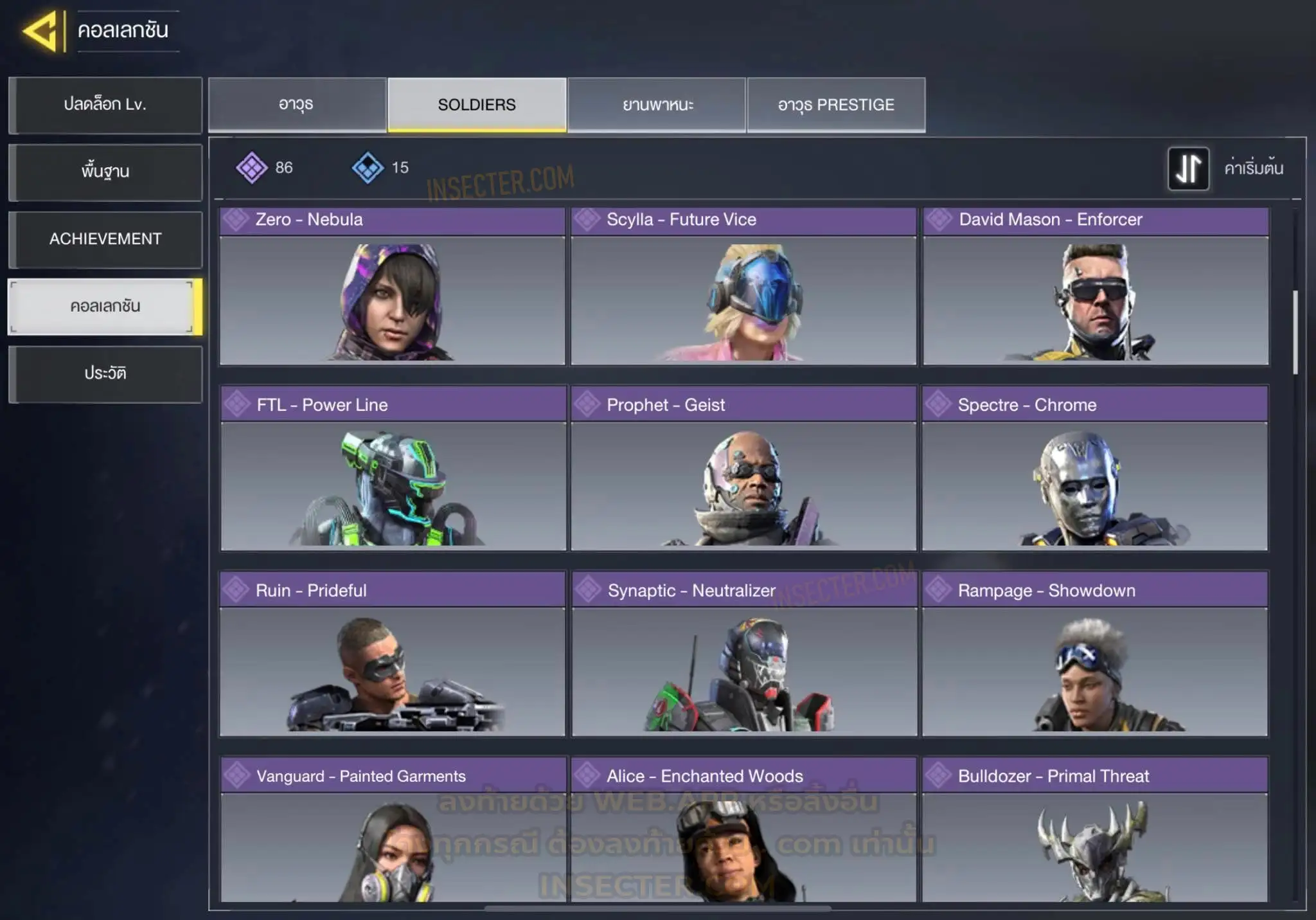Open the ACHIEVEMENT section
Screen dimensions: 1316x920
pyautogui.click(x=105, y=239)
